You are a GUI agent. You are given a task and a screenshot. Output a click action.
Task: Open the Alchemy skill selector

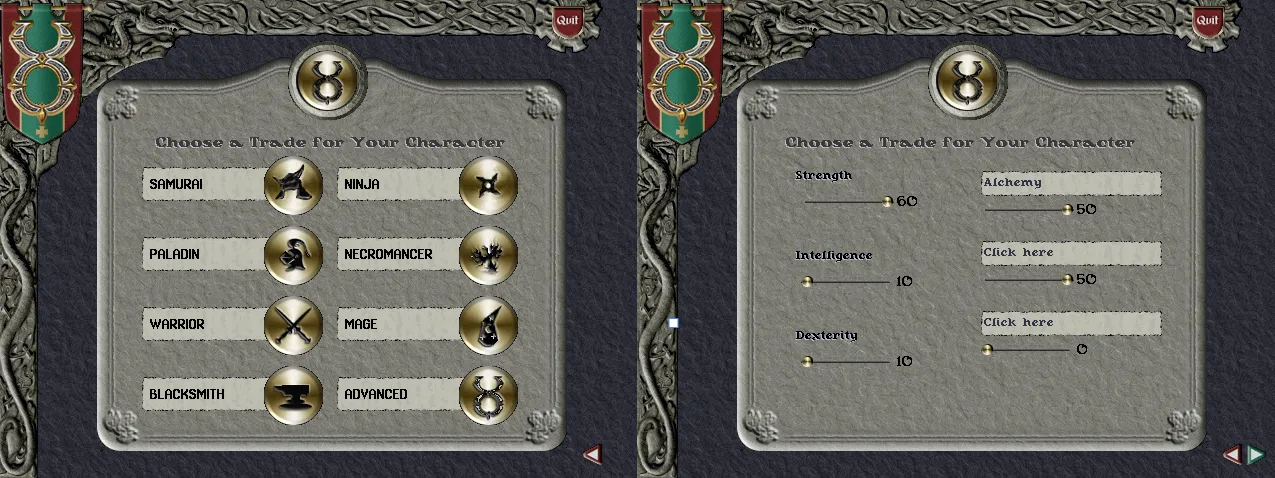[1070, 183]
